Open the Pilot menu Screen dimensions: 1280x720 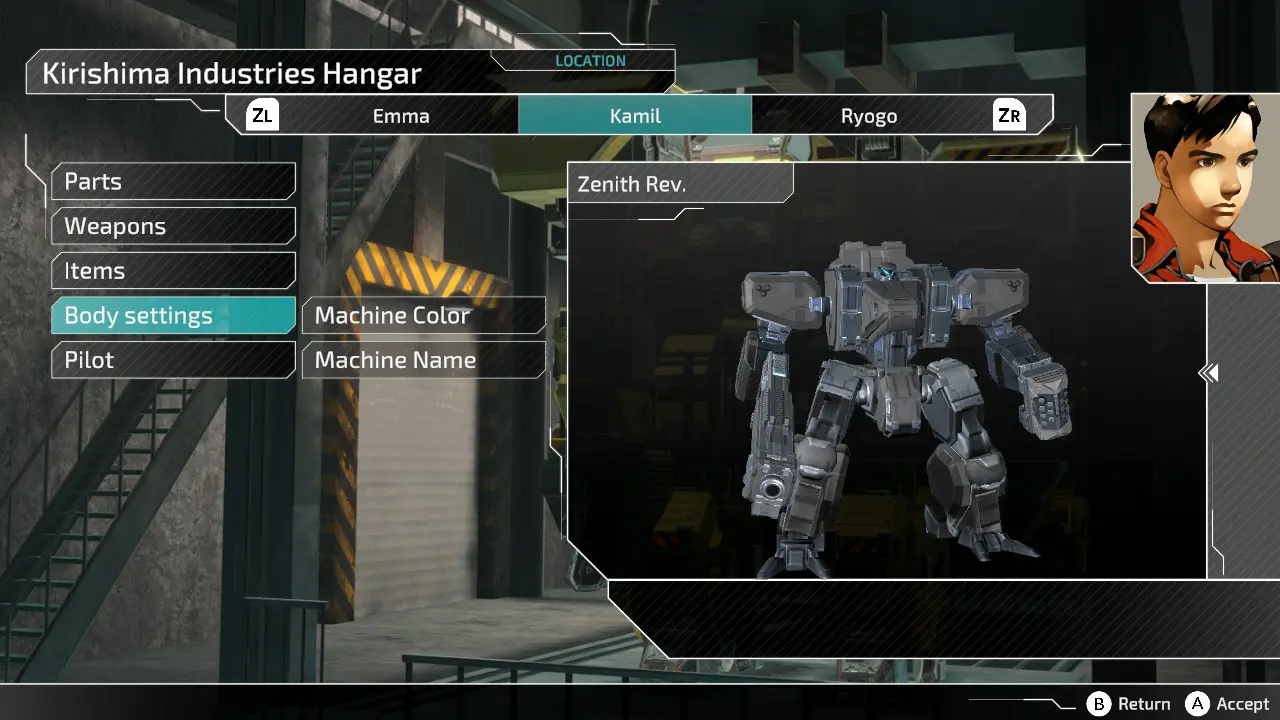click(173, 360)
